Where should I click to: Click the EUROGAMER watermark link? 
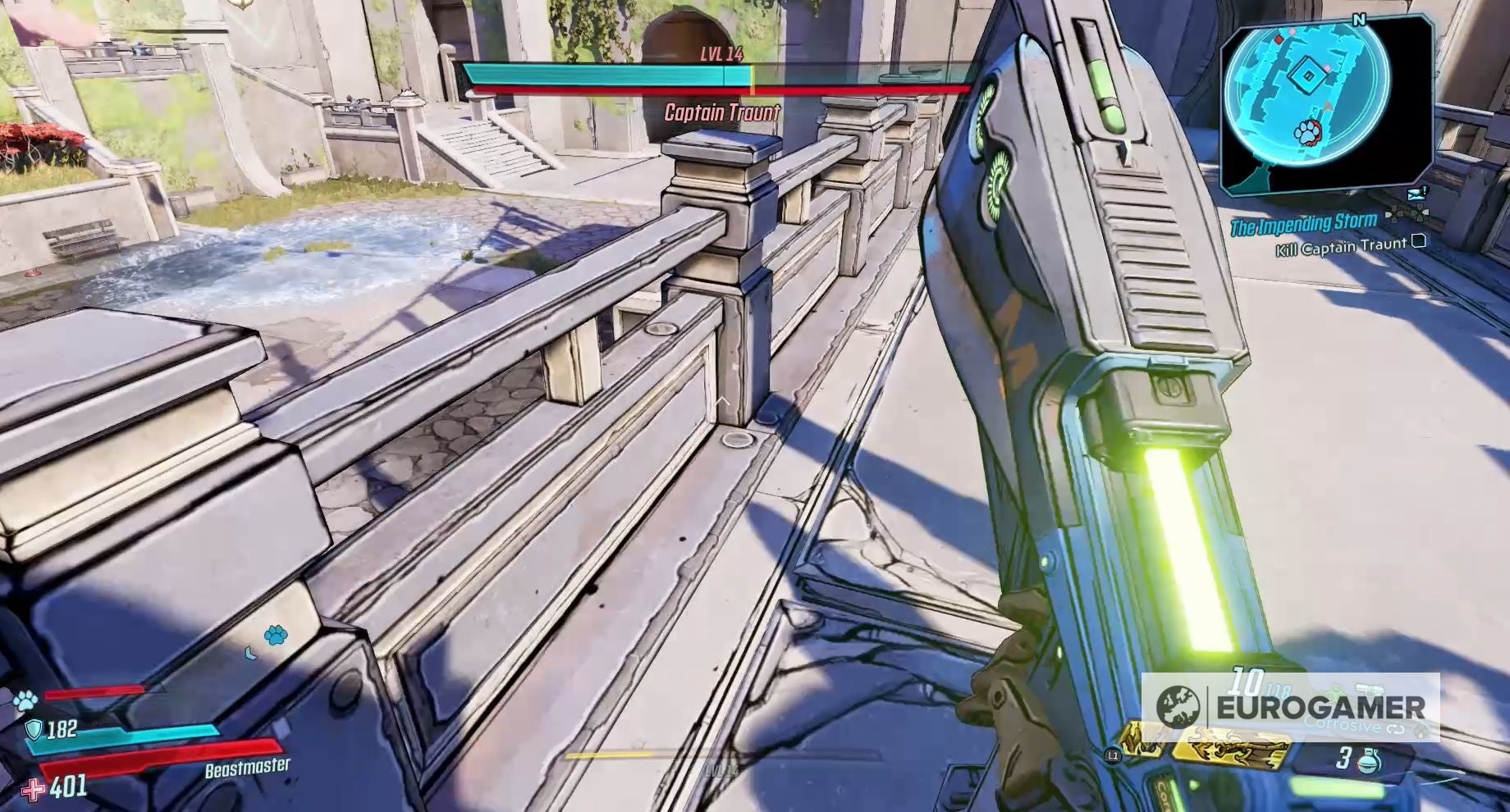[x=1320, y=705]
